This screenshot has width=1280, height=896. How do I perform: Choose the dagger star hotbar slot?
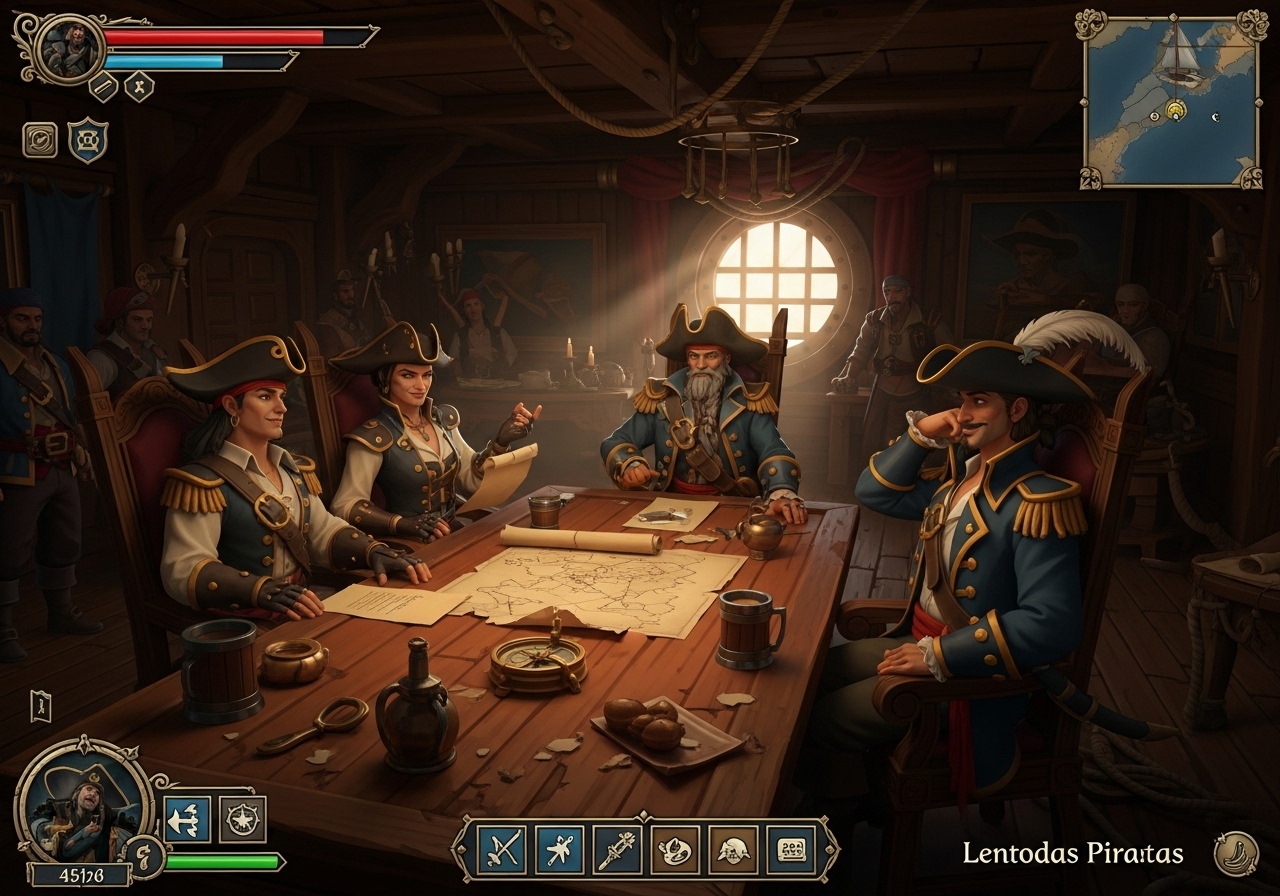coord(560,849)
